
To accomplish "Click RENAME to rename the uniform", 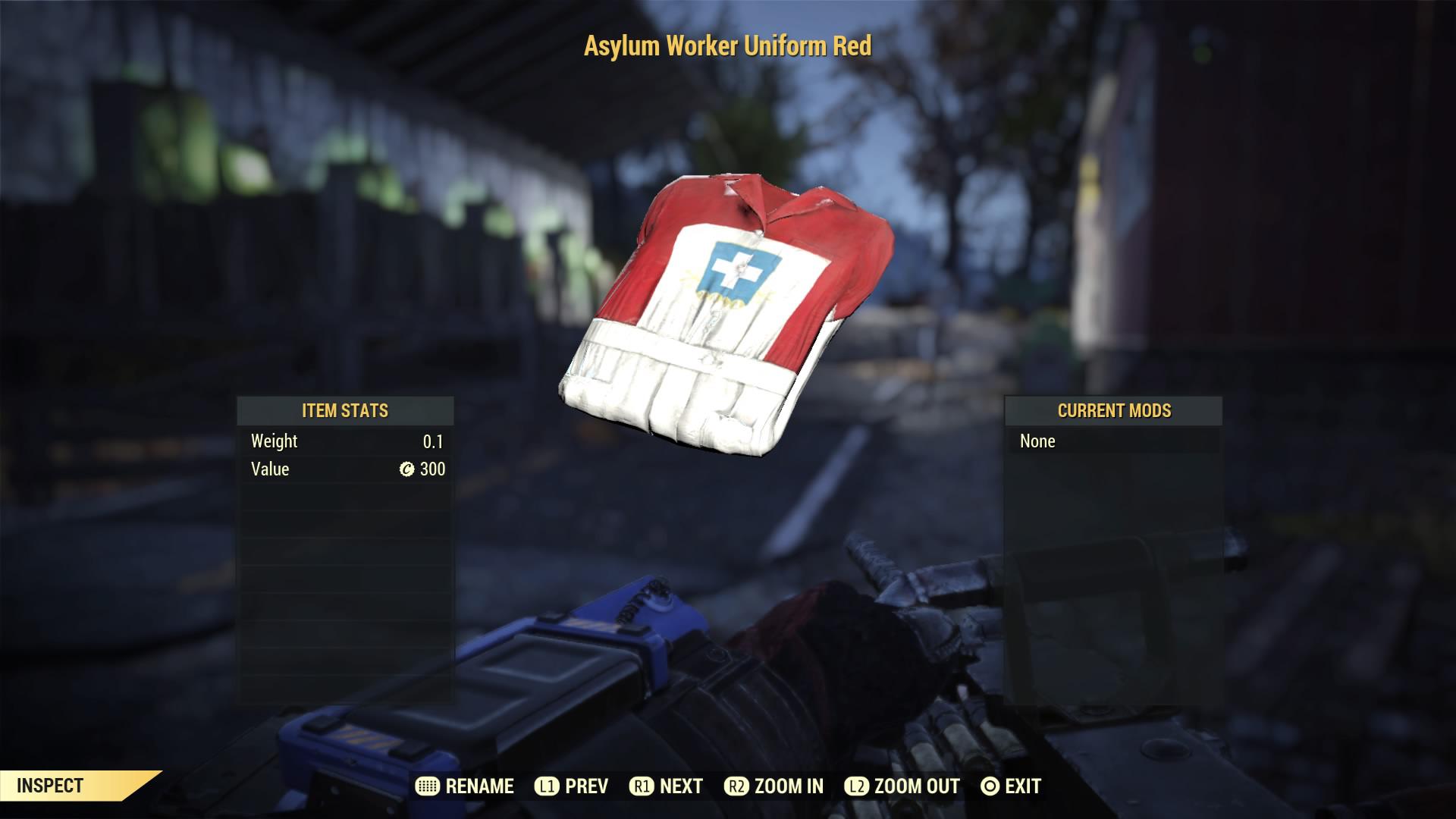I will point(478,786).
